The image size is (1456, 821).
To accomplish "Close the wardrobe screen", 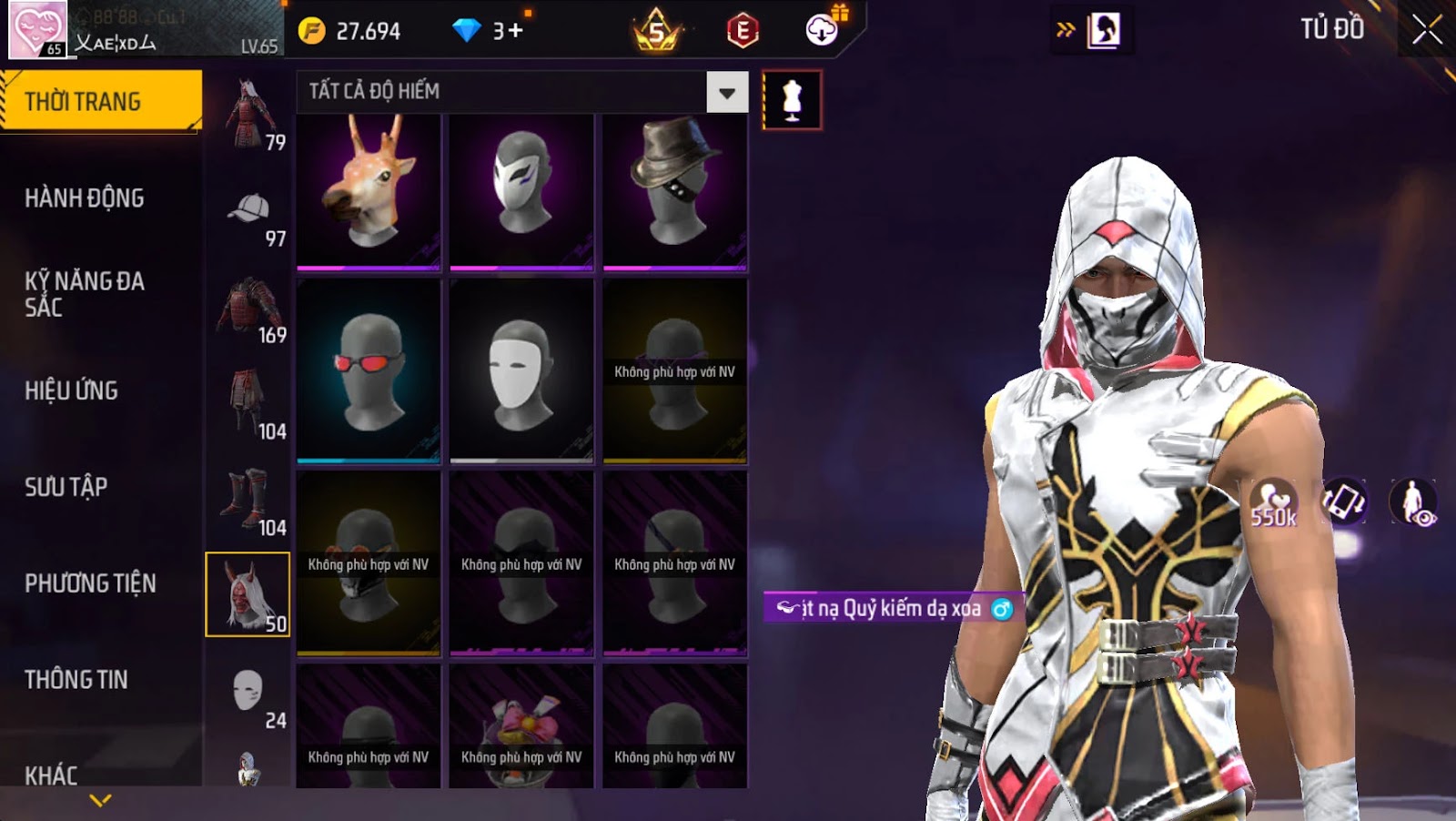I will (x=1426, y=30).
